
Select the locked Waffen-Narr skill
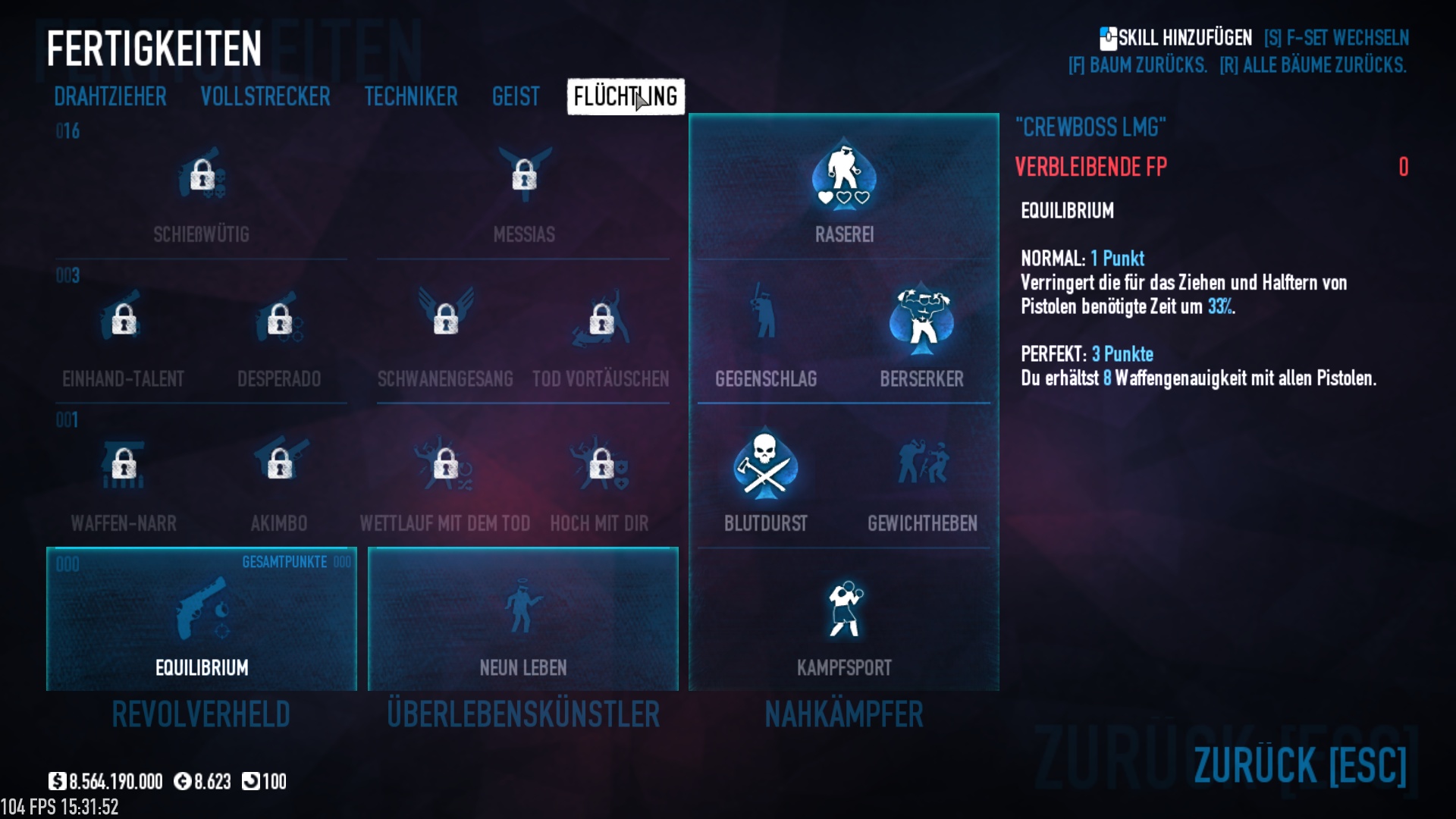[124, 464]
